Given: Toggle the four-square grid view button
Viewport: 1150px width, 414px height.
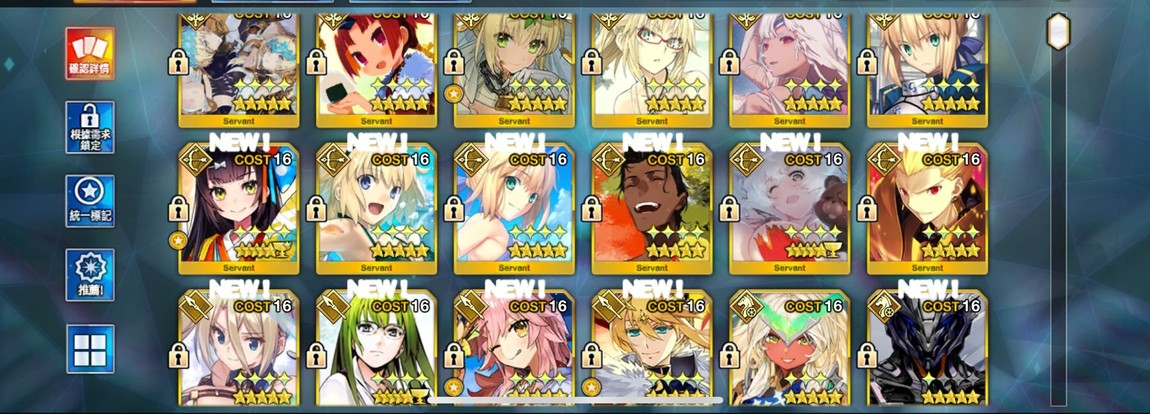Looking at the screenshot, I should (x=90, y=349).
